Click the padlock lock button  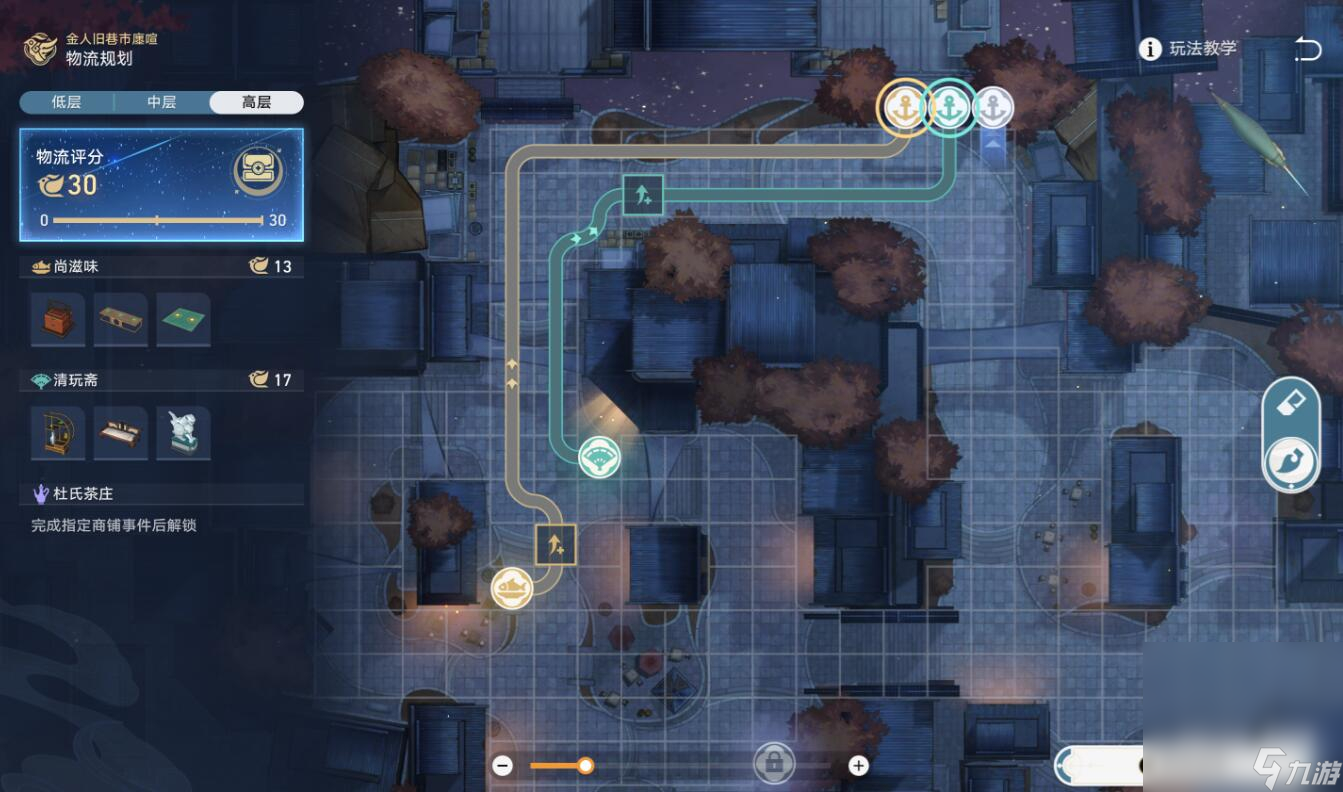(773, 765)
